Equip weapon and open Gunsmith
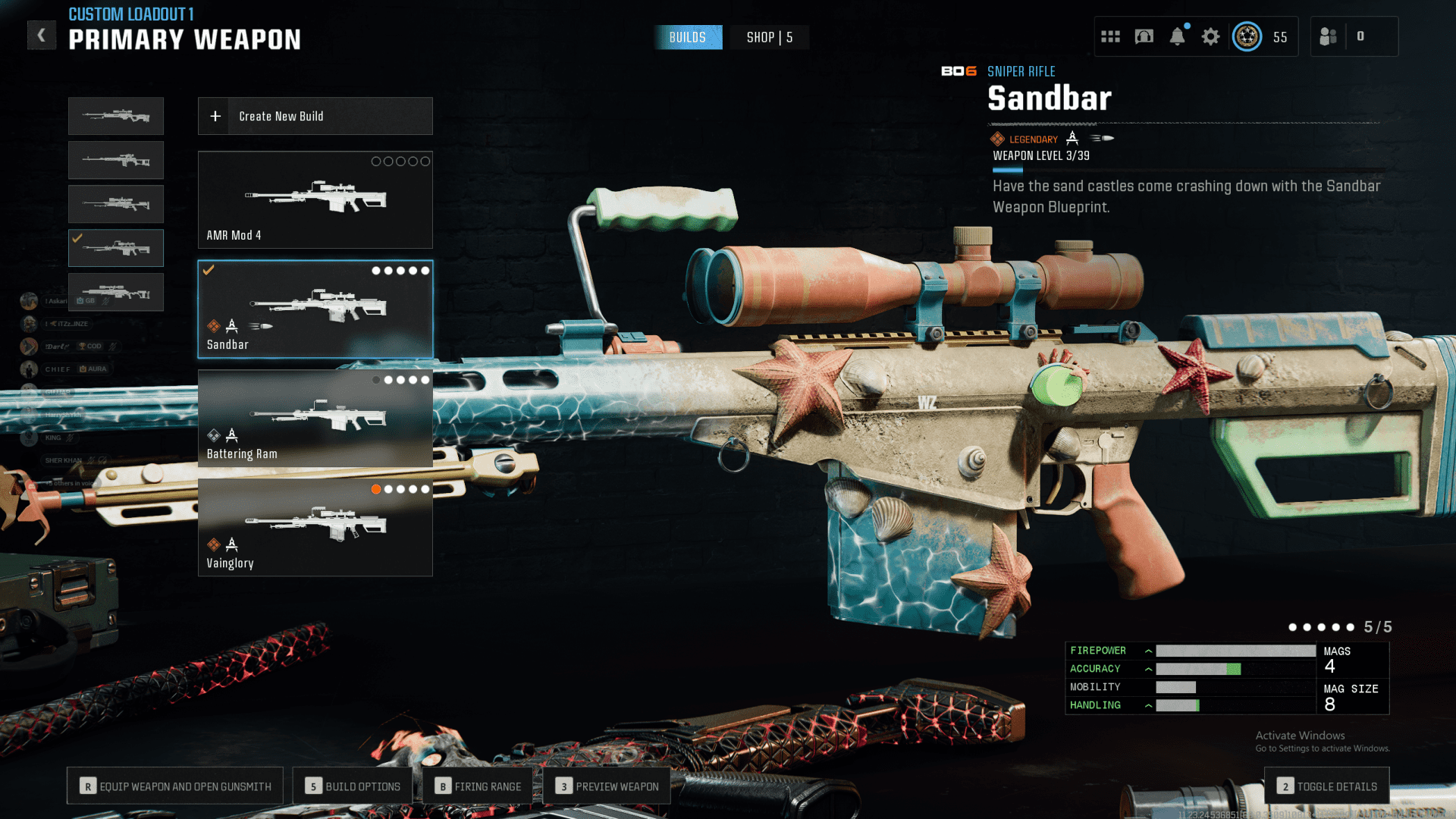The height and width of the screenshot is (819, 1456). pos(175,786)
